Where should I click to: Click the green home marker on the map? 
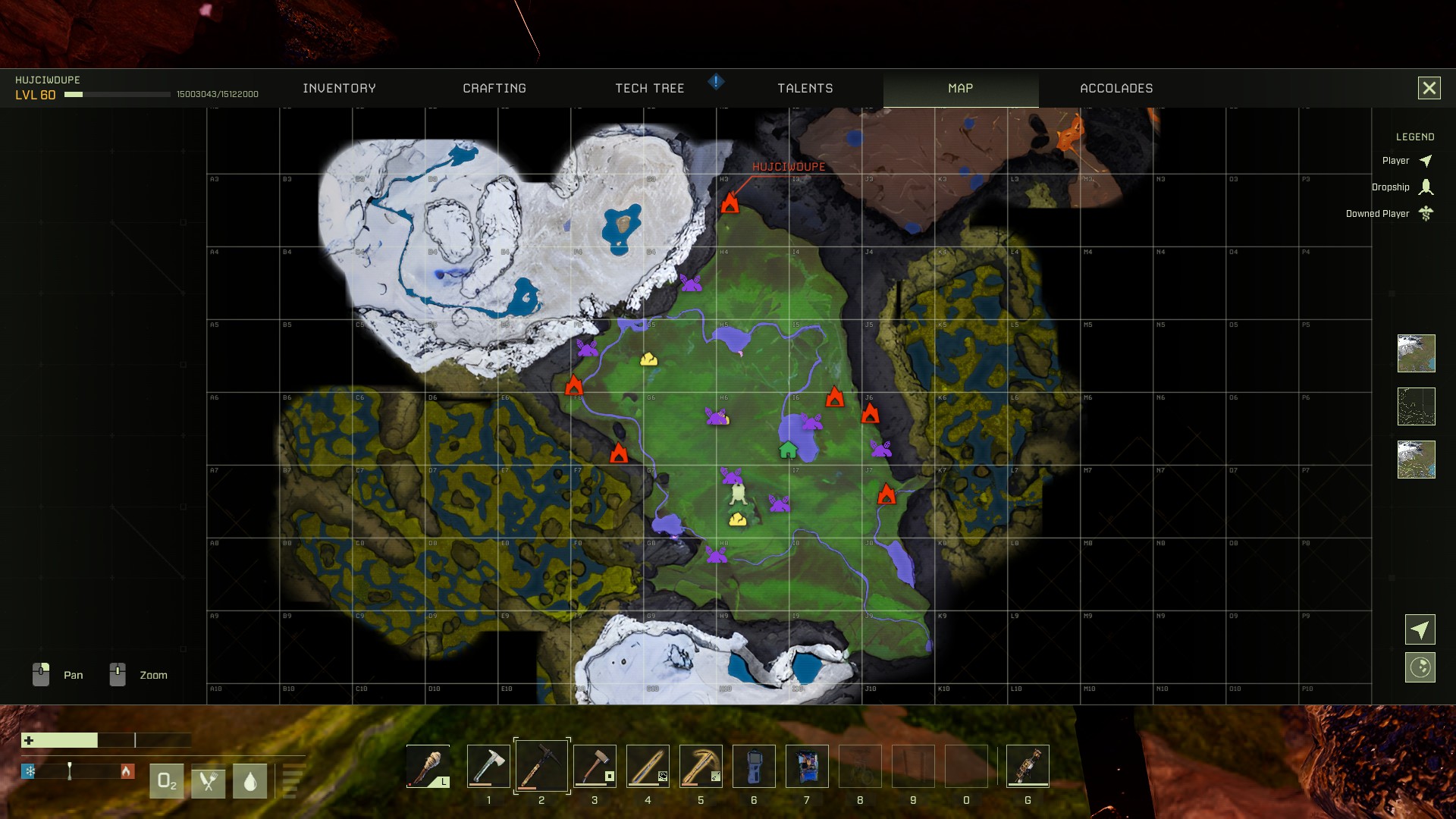[788, 450]
